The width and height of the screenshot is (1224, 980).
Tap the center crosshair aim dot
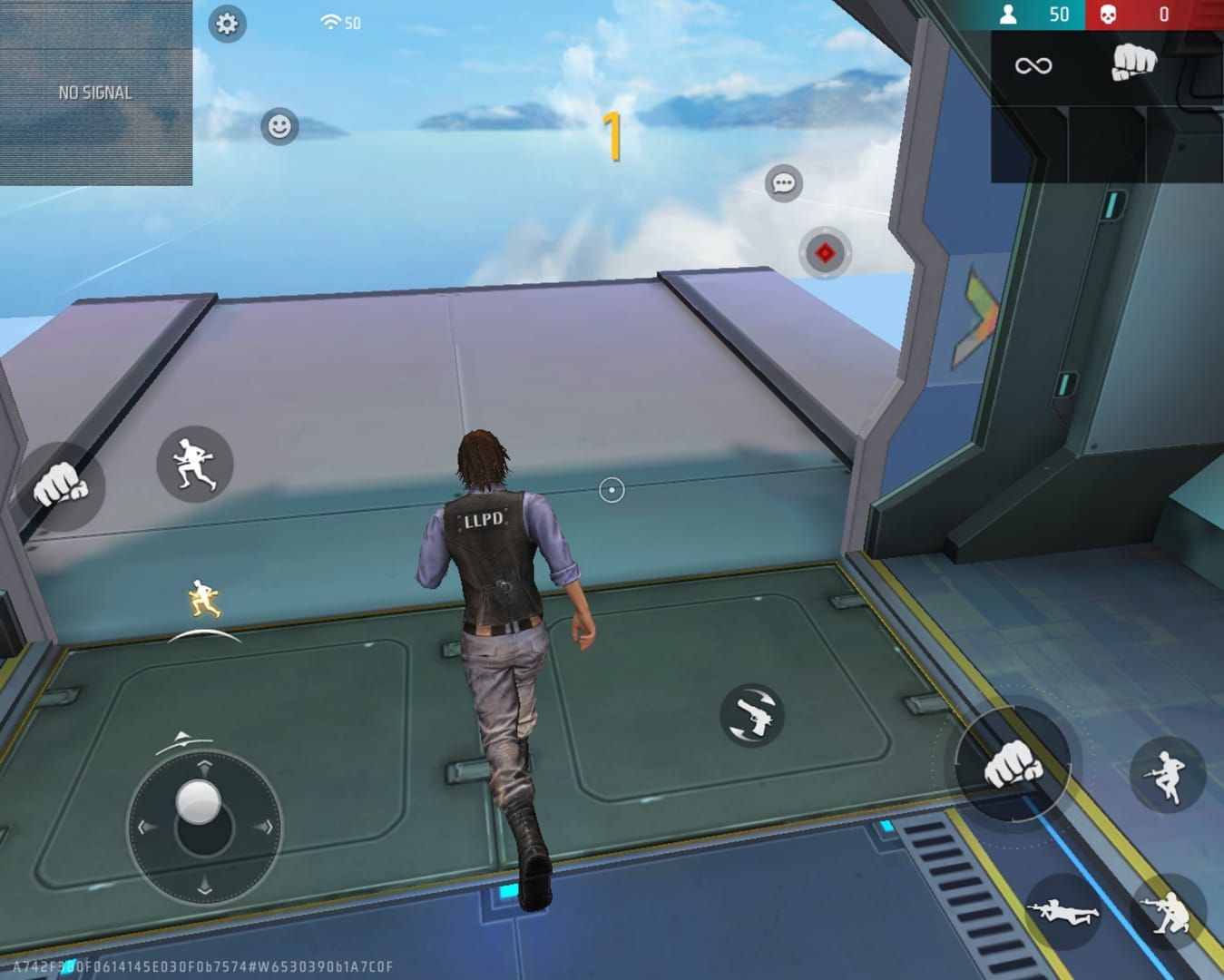coord(610,488)
